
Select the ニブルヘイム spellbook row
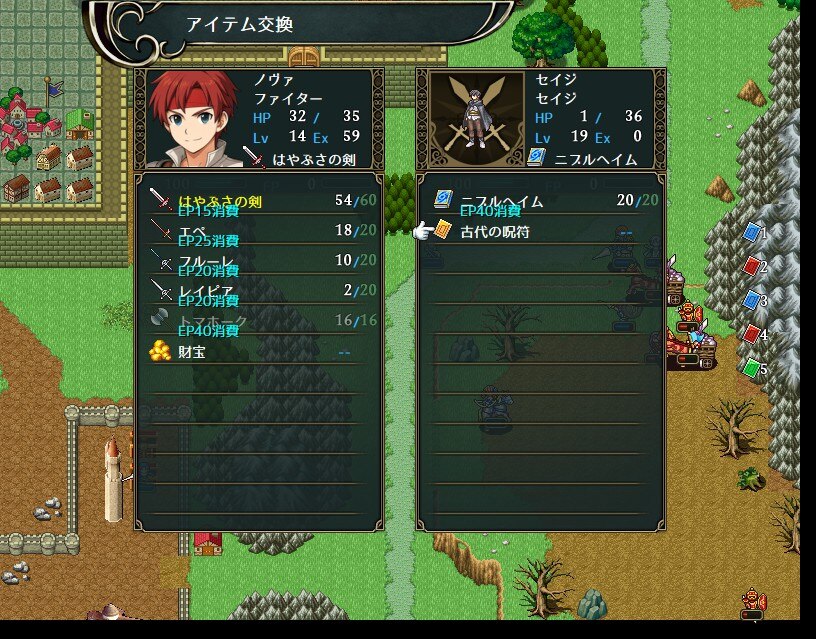tap(540, 201)
